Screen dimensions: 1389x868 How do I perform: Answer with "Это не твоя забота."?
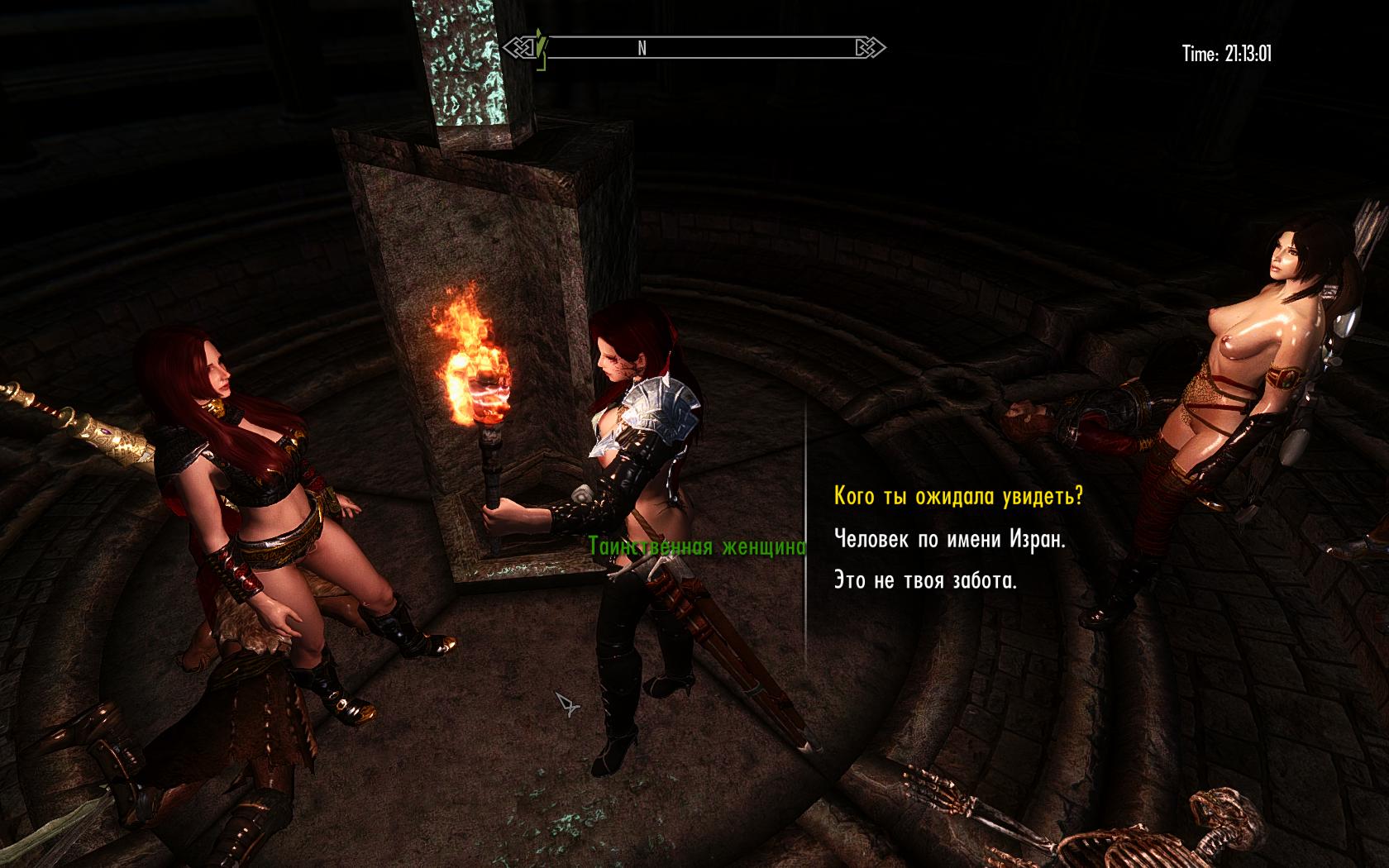coord(925,581)
